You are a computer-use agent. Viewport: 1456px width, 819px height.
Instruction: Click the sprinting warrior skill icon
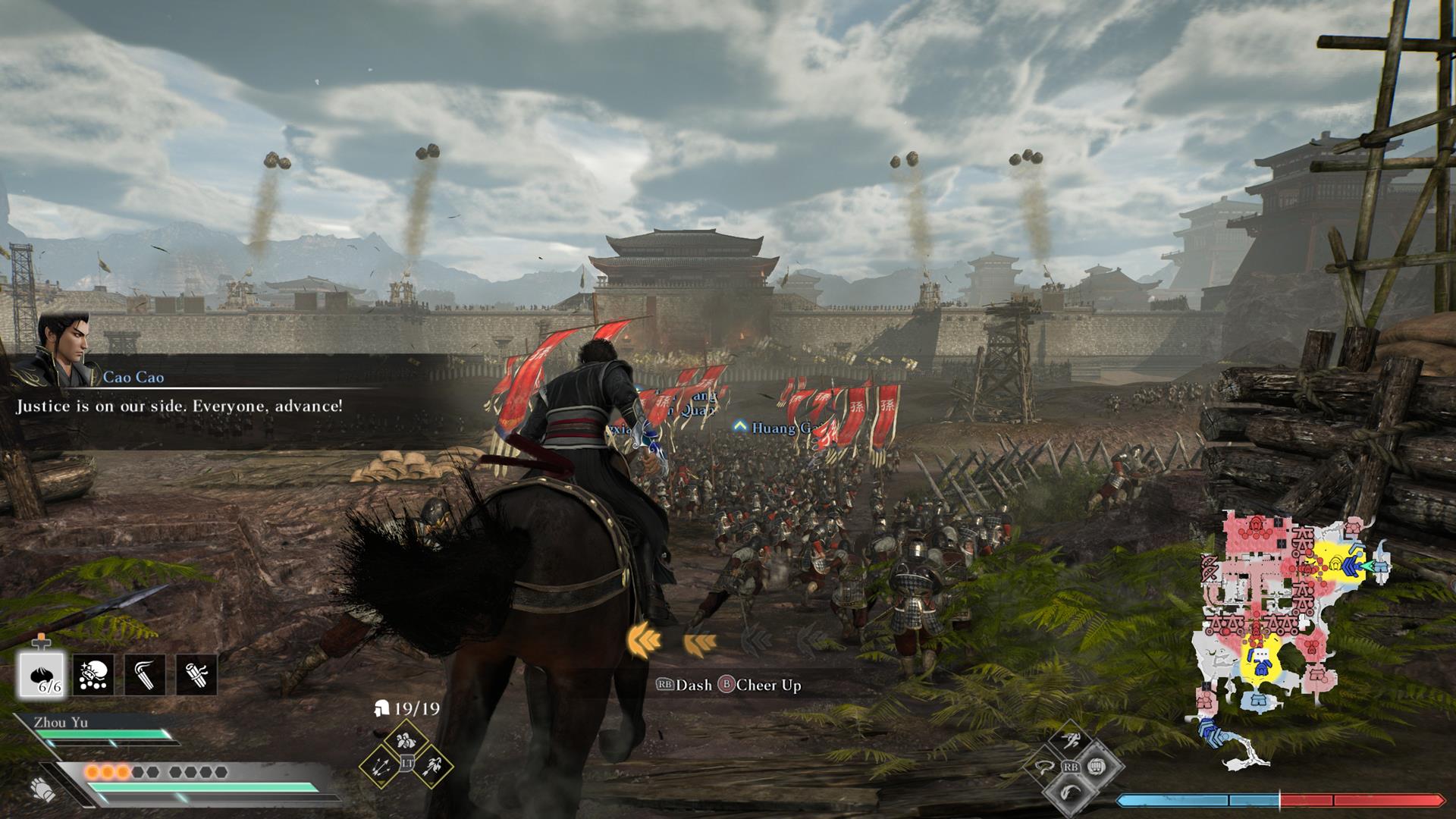pos(1072,740)
